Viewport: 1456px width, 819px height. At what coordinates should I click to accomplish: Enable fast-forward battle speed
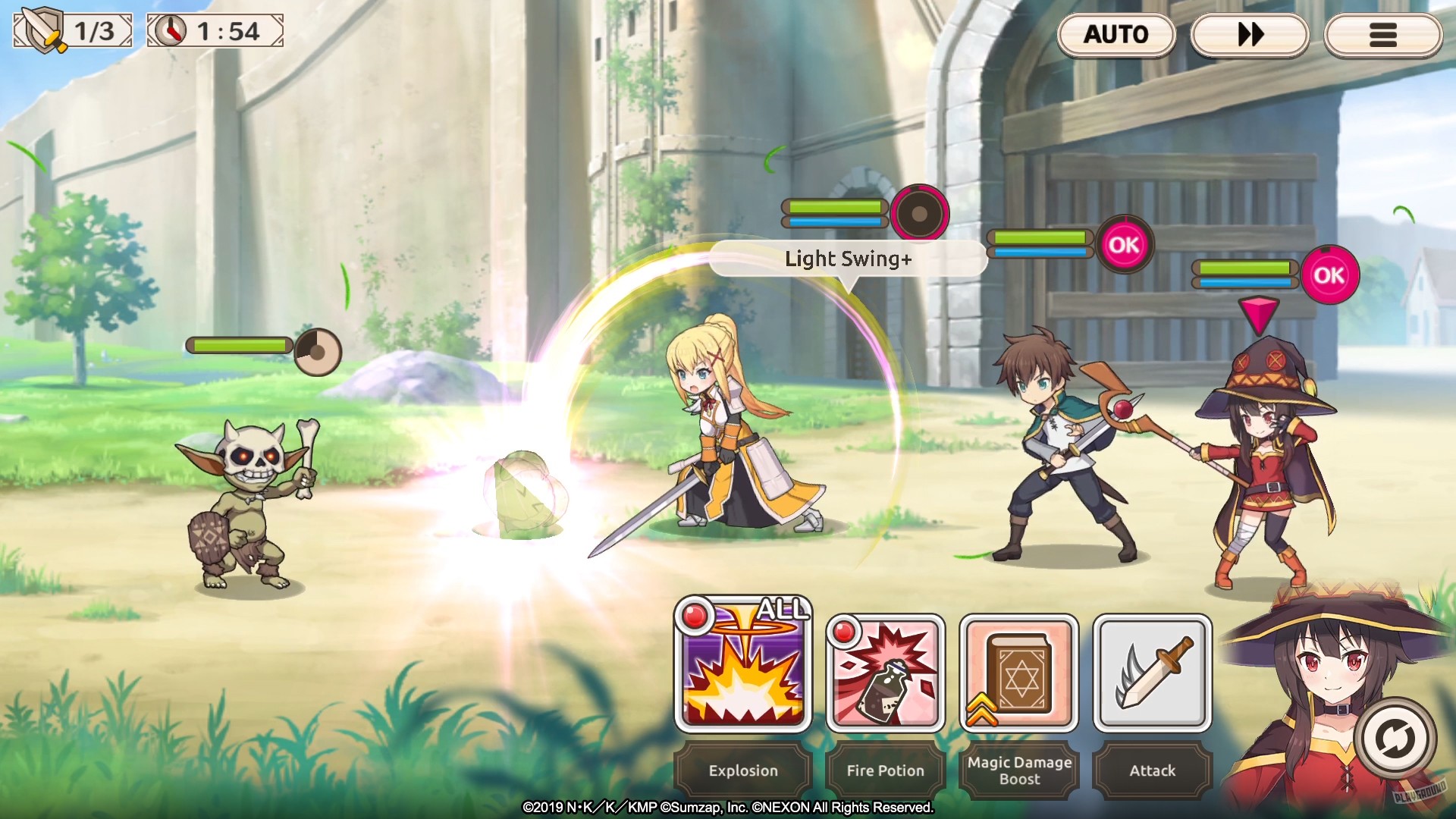[x=1250, y=35]
